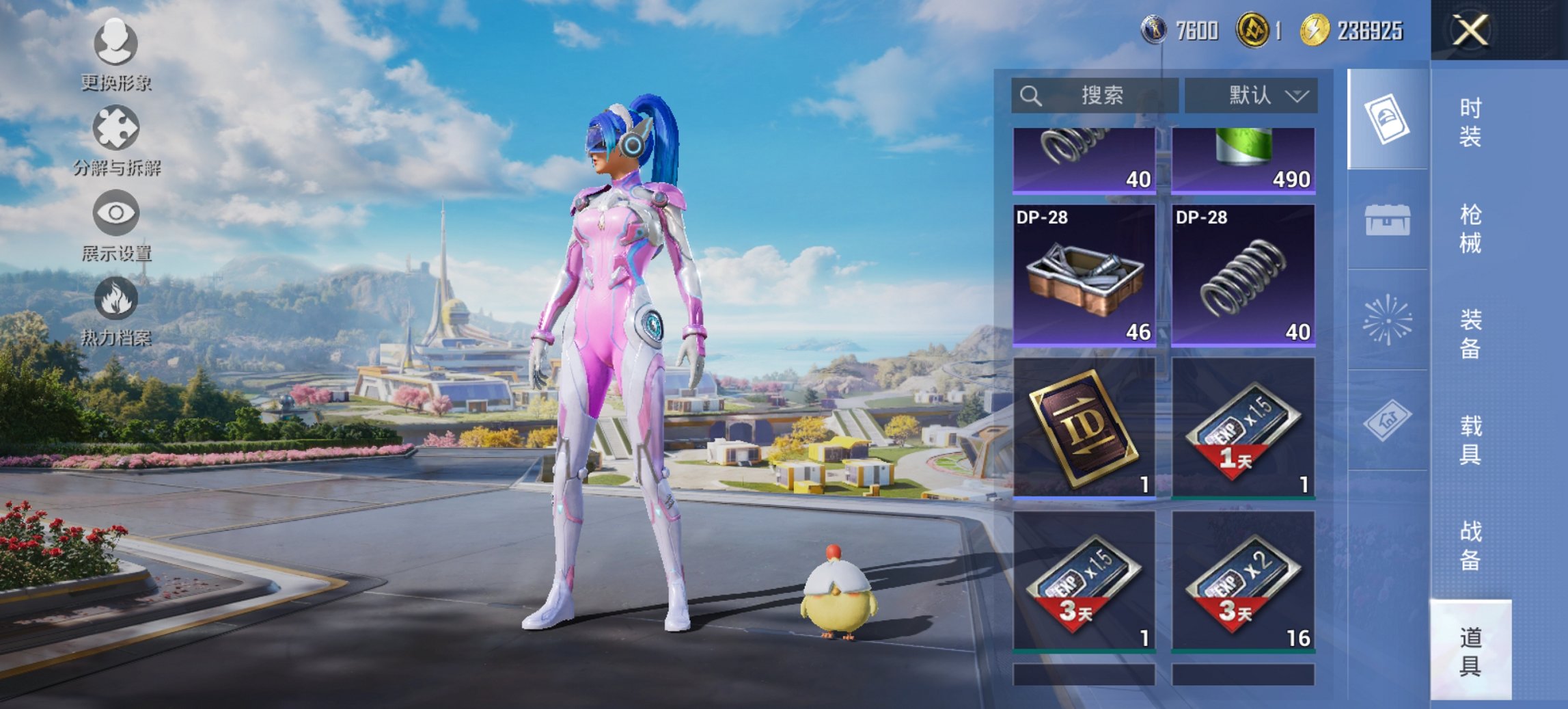Select the 道具 items tab

coord(1470,651)
